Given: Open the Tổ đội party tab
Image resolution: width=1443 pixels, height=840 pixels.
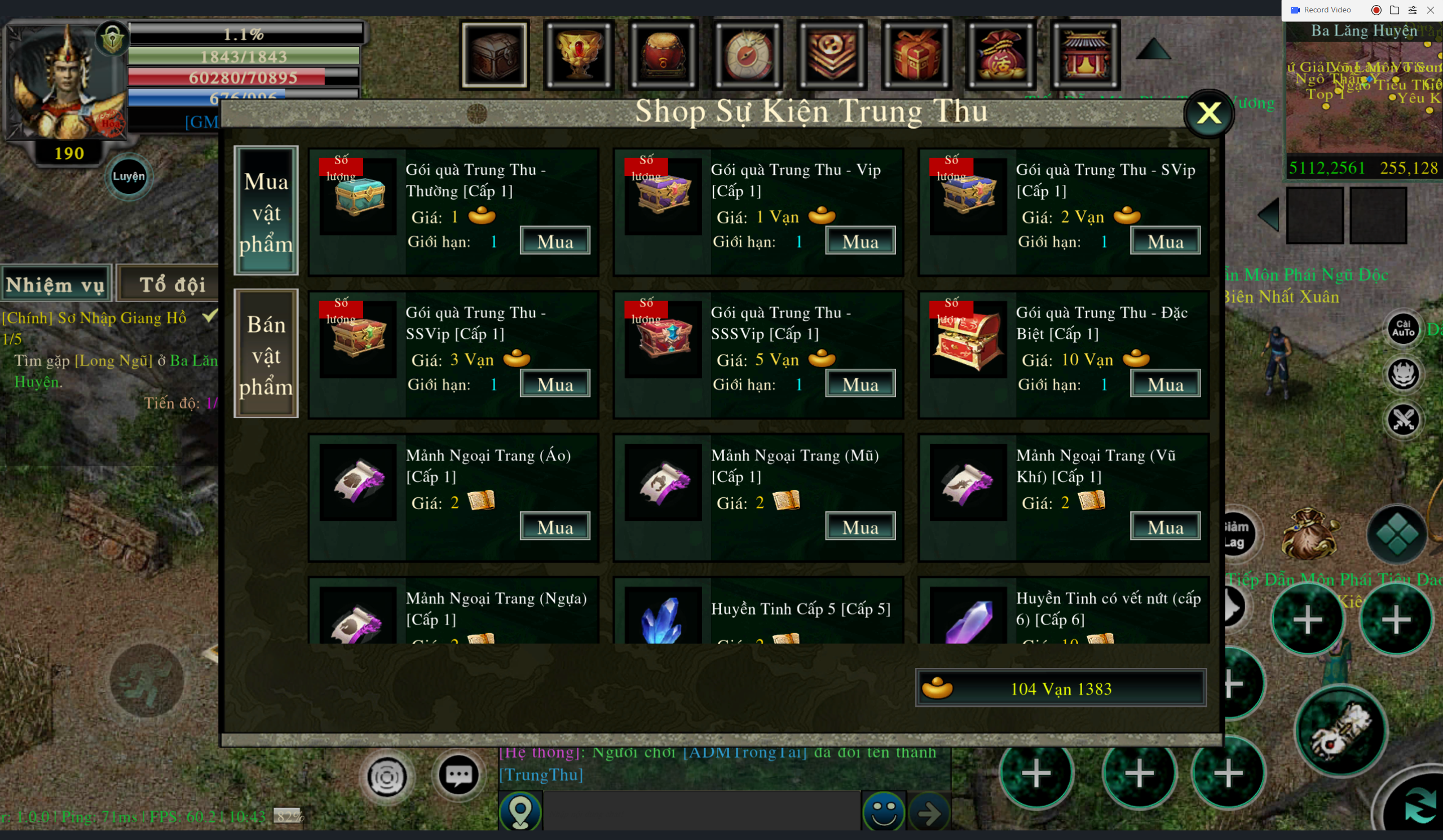Looking at the screenshot, I should 172,284.
